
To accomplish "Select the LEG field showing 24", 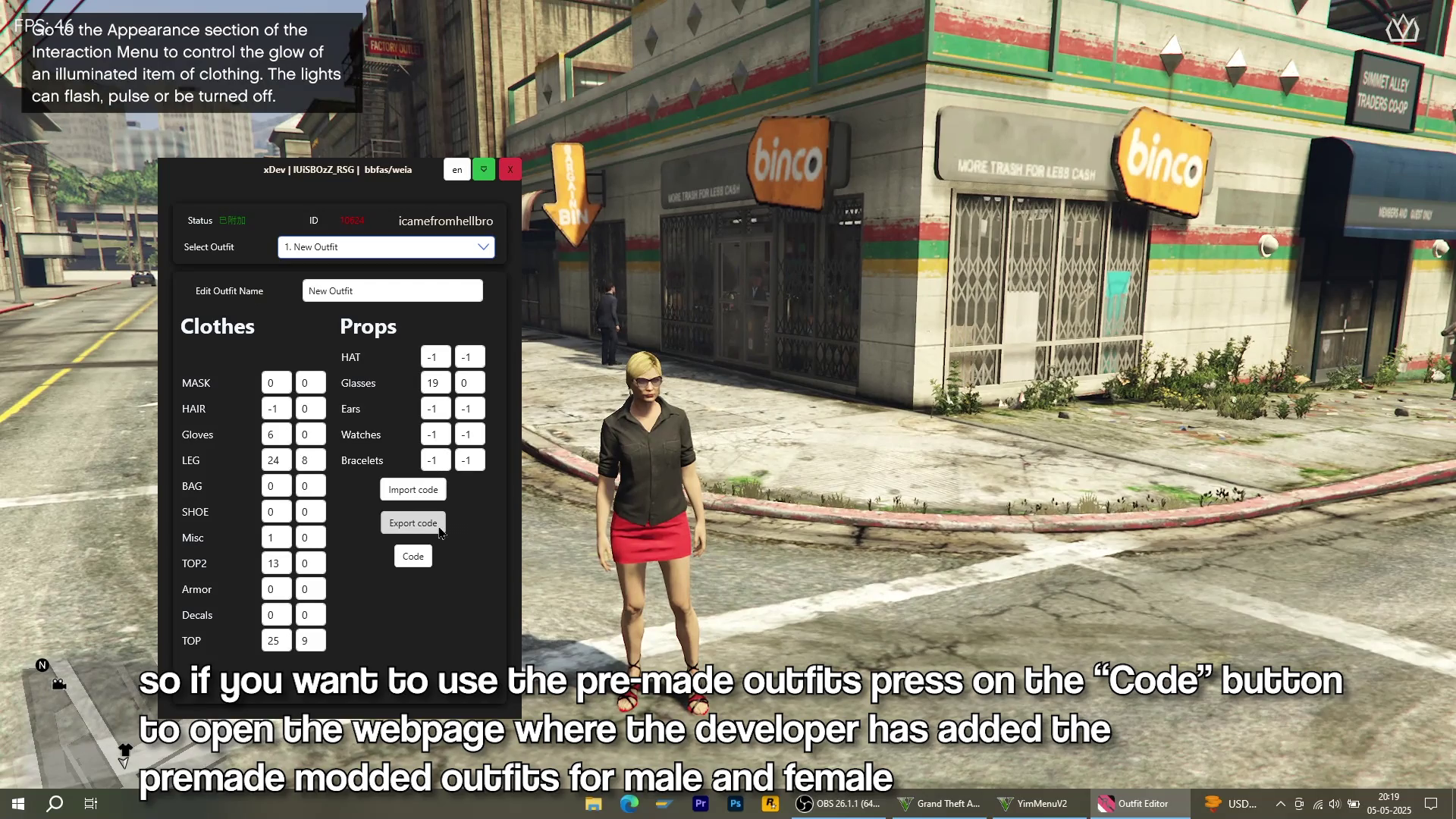I will (276, 460).
